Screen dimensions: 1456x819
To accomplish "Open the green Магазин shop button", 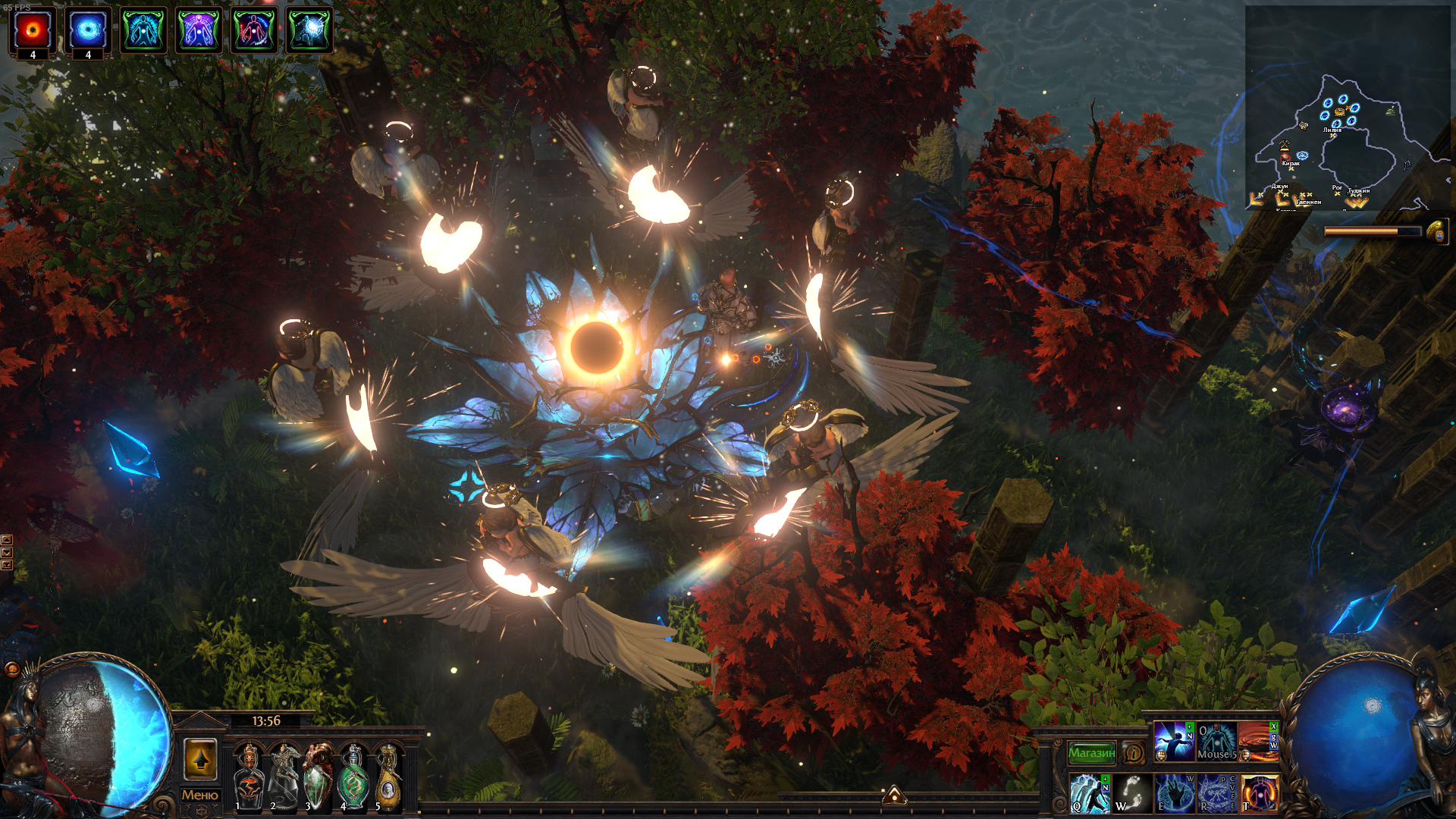I will click(x=1091, y=753).
